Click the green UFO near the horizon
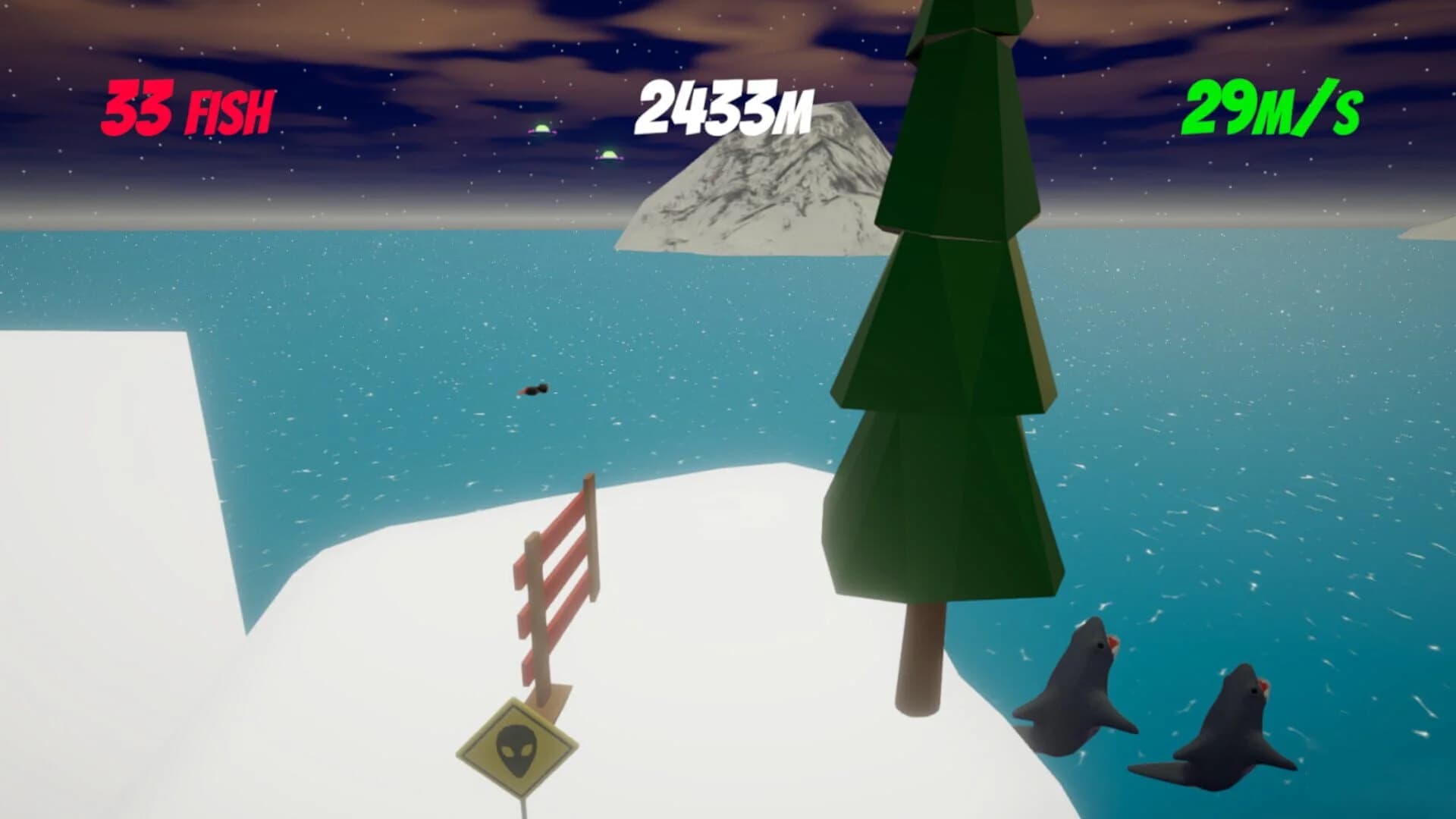The image size is (1456, 819). click(542, 129)
